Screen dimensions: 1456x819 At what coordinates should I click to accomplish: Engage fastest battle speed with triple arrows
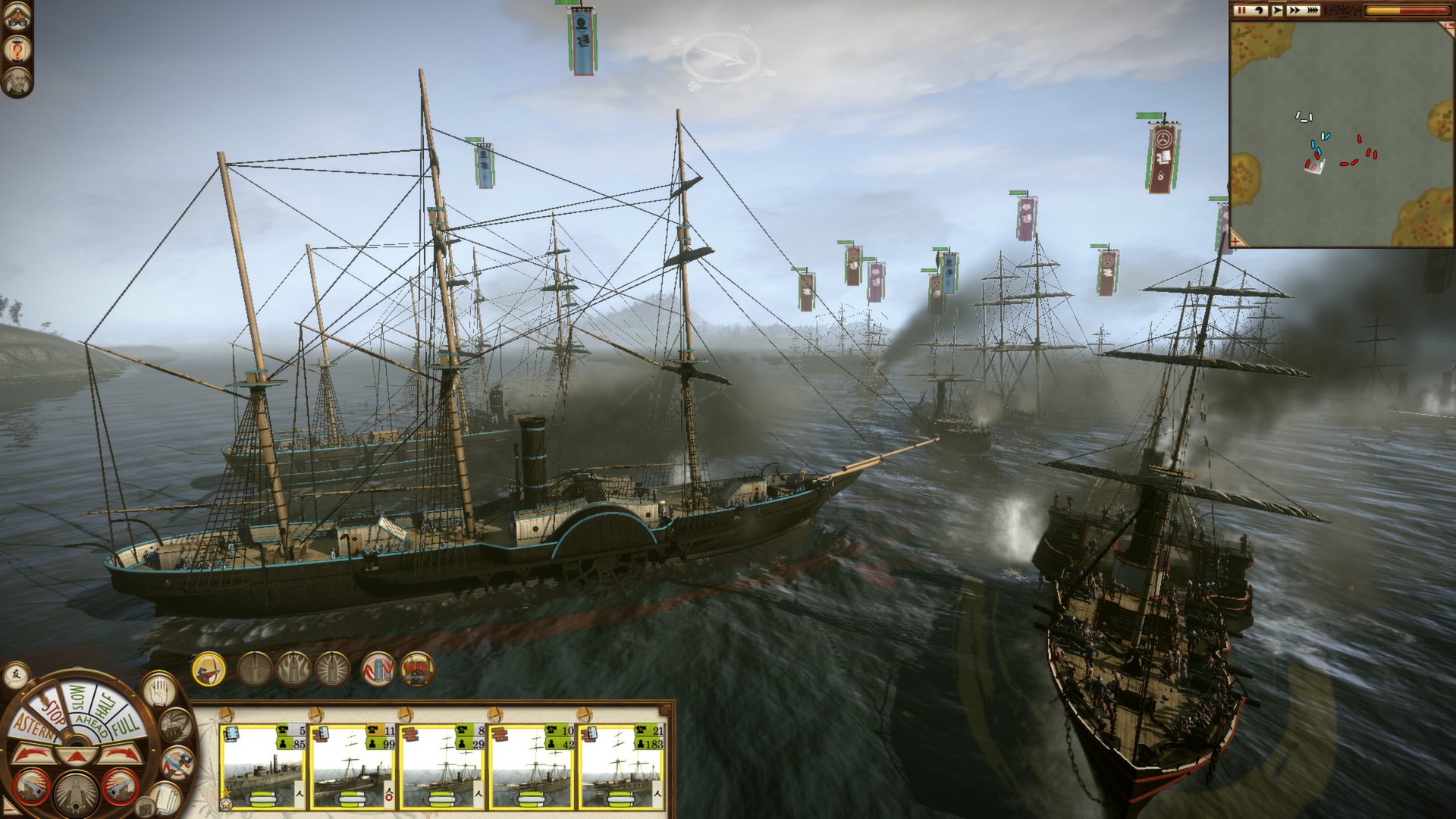(1312, 11)
